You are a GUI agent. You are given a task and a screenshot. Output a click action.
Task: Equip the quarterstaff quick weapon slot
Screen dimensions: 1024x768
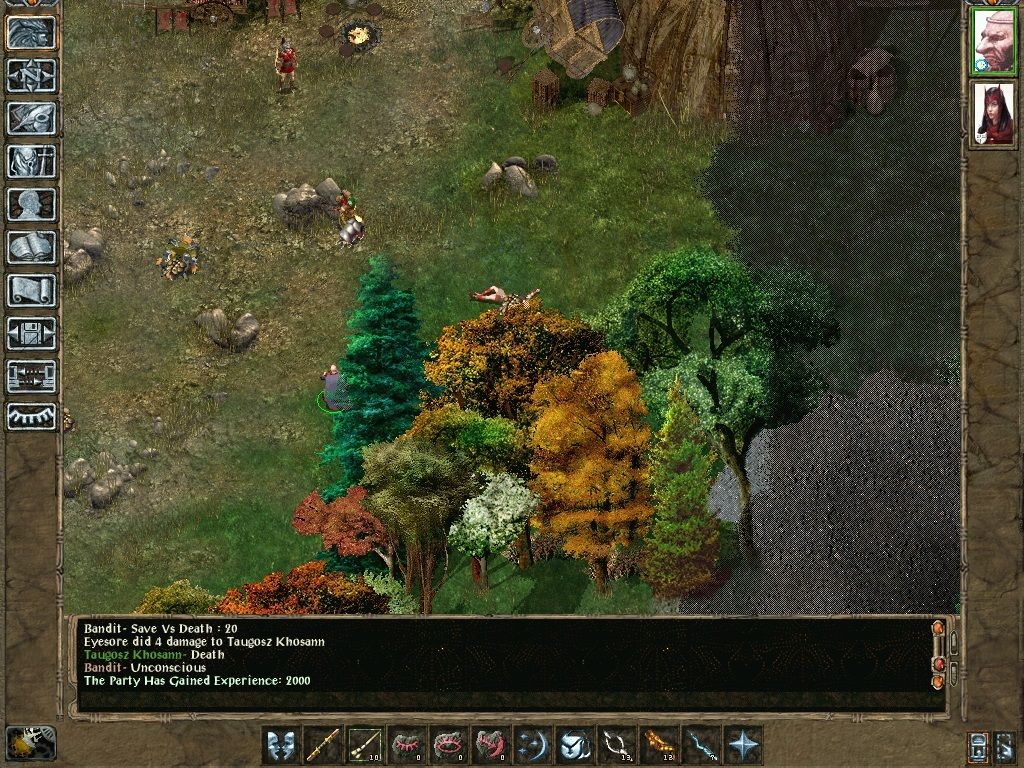click(323, 745)
